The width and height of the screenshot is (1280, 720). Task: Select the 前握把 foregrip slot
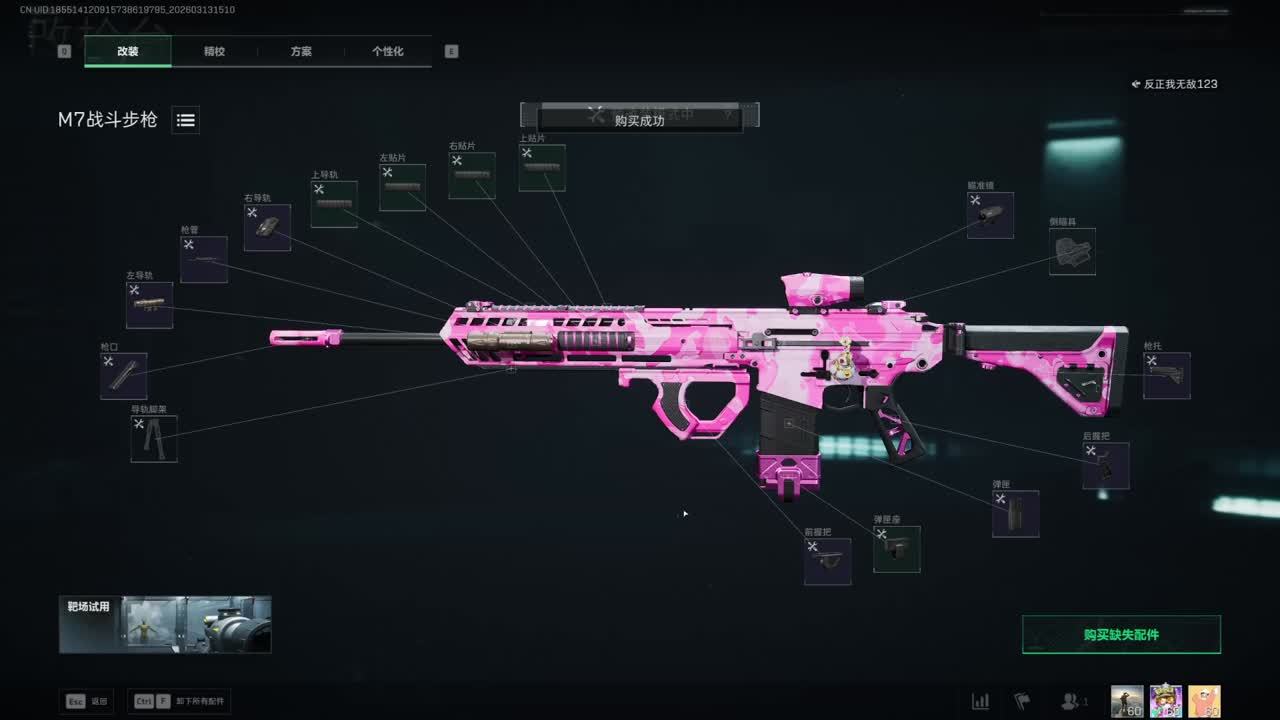tap(828, 562)
